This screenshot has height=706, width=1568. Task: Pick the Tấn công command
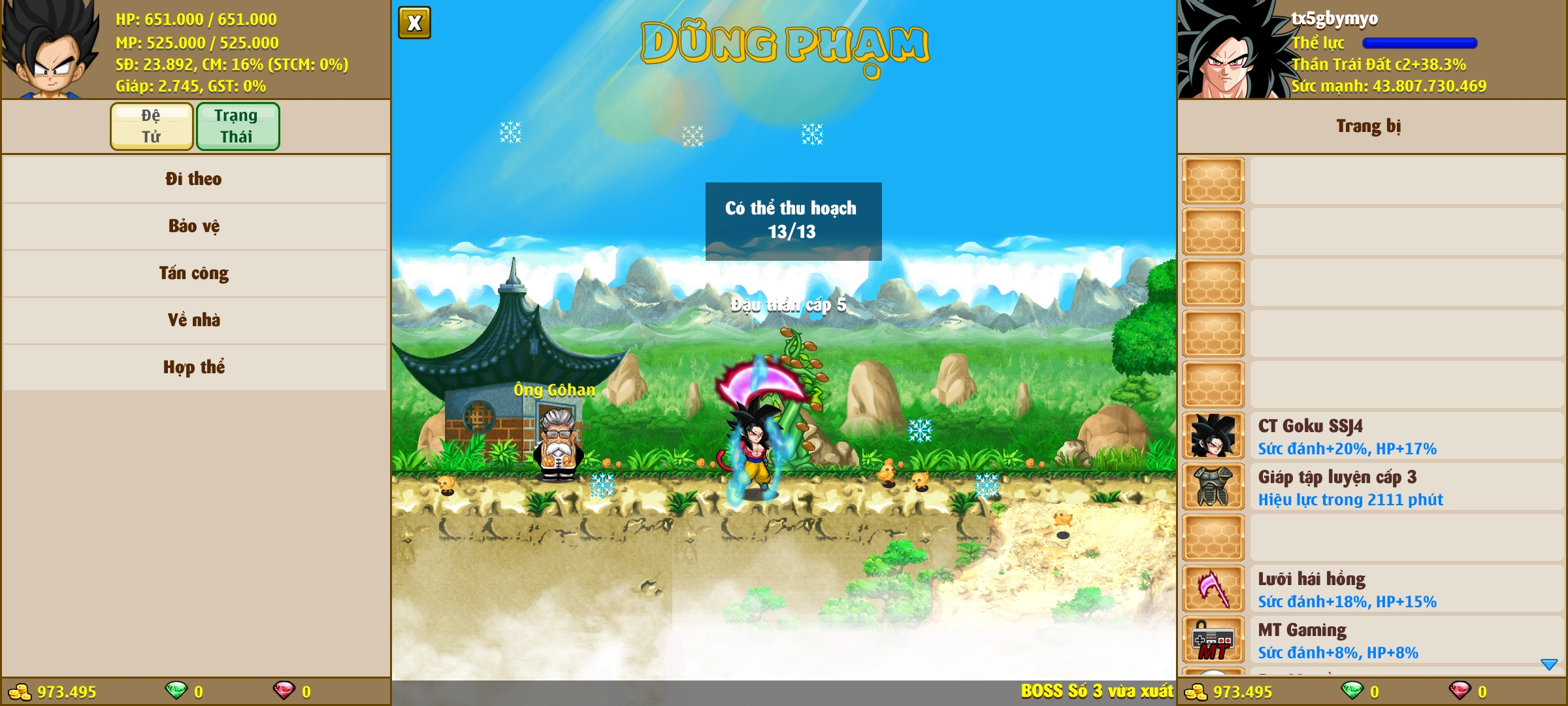(194, 273)
